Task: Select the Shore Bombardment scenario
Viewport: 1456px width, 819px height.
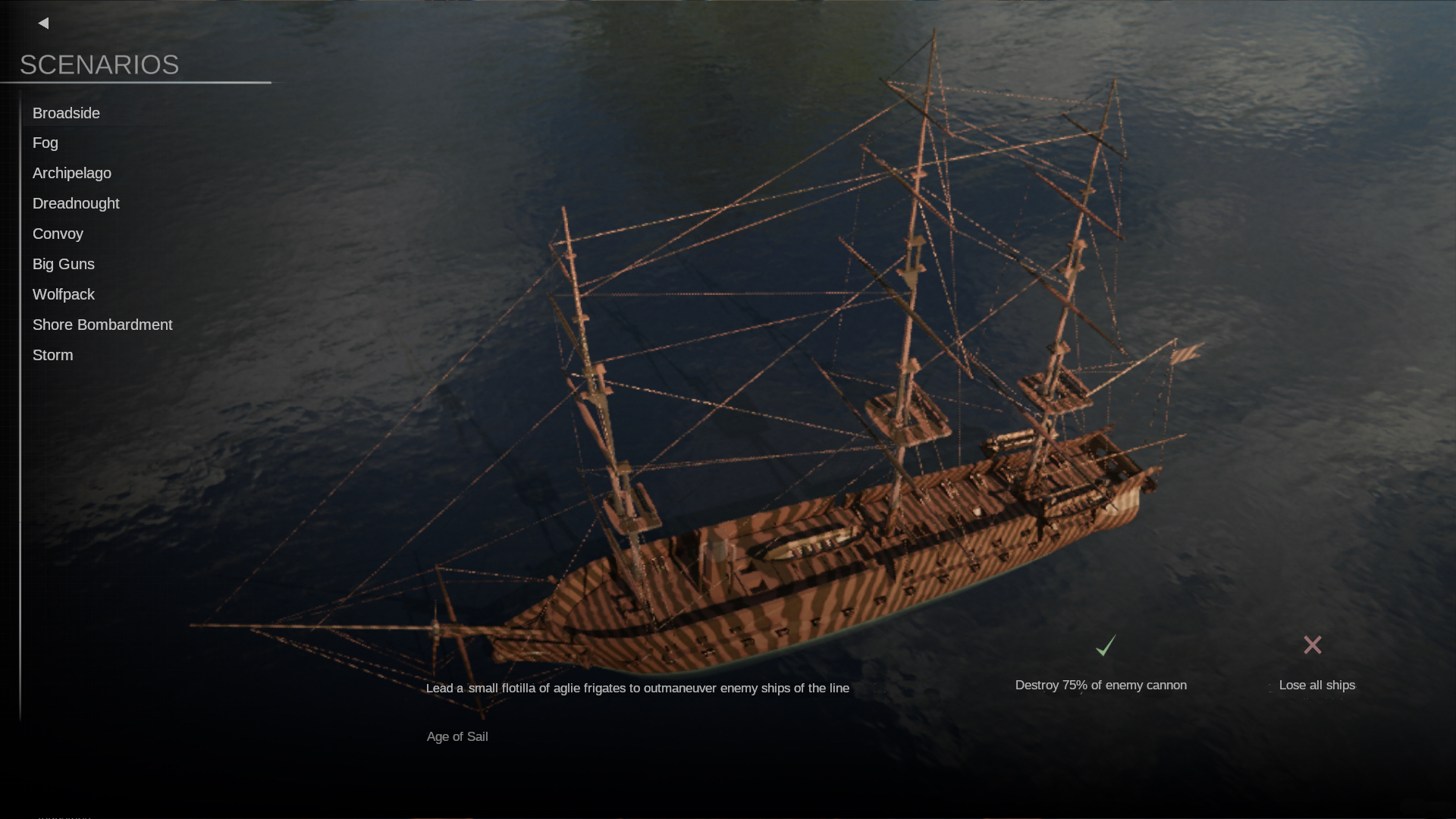Action: pyautogui.click(x=102, y=325)
